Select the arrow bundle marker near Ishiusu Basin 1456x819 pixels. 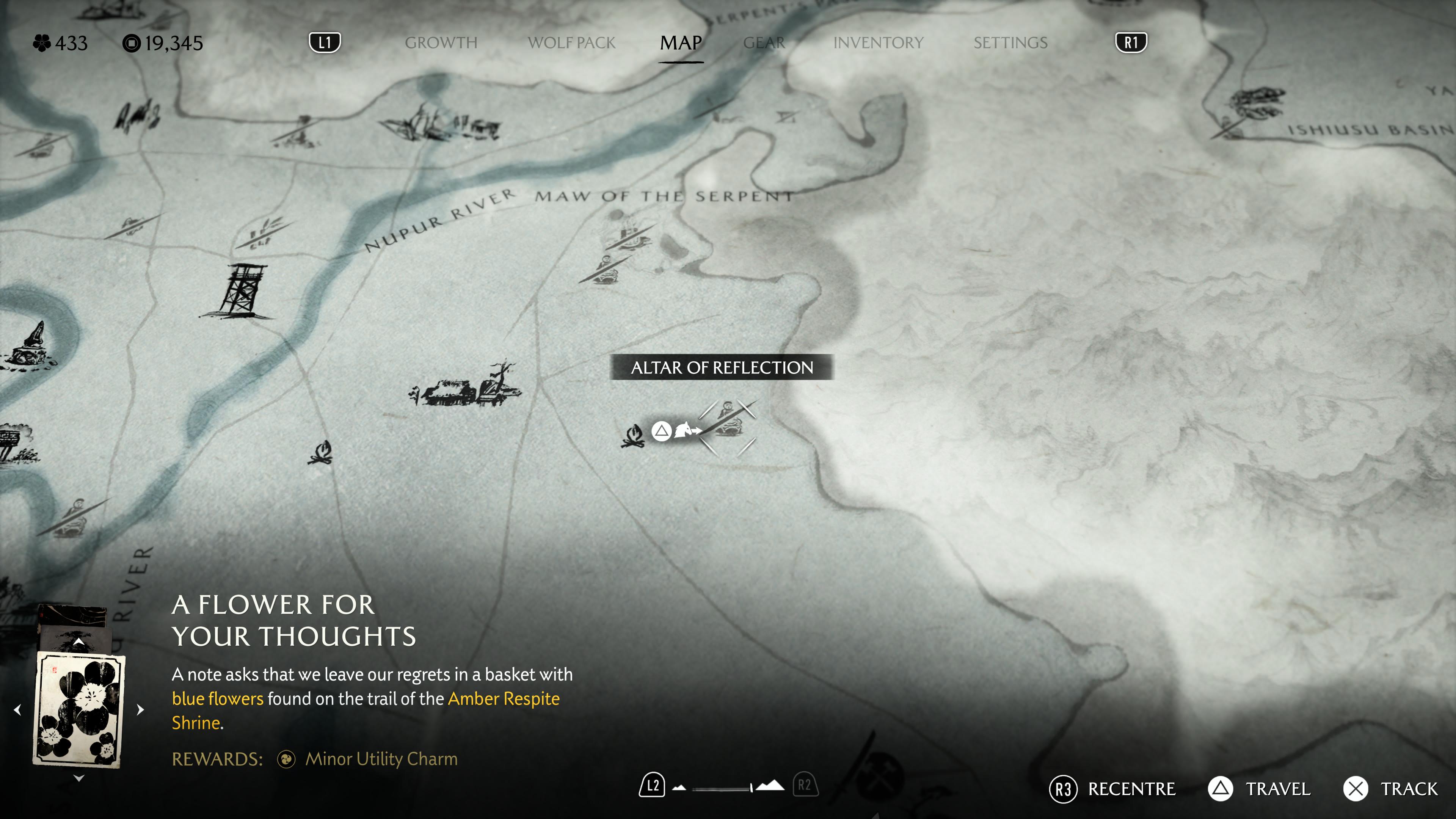[1254, 106]
